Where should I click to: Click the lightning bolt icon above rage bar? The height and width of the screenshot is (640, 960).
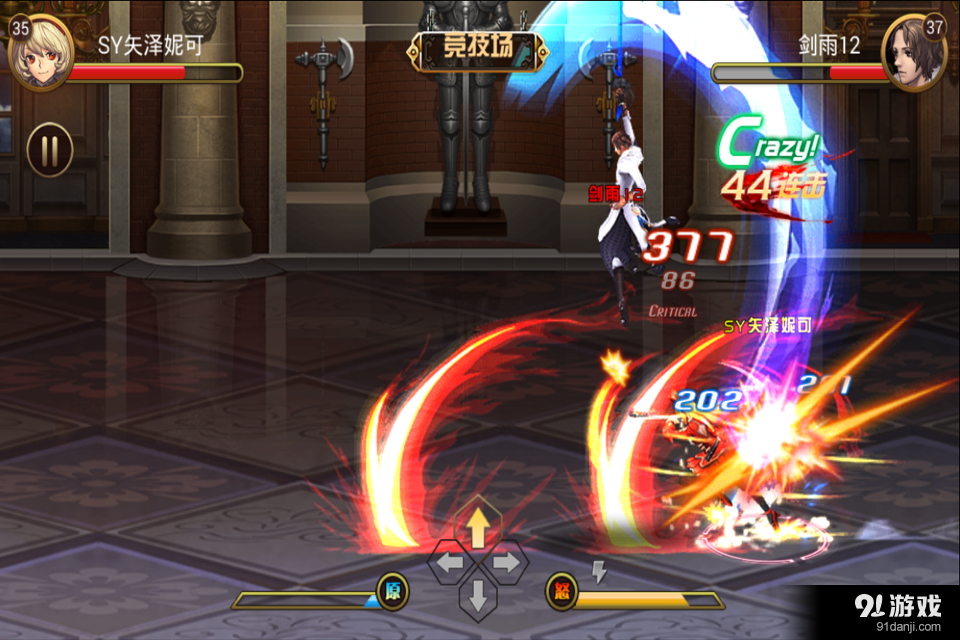[599, 571]
